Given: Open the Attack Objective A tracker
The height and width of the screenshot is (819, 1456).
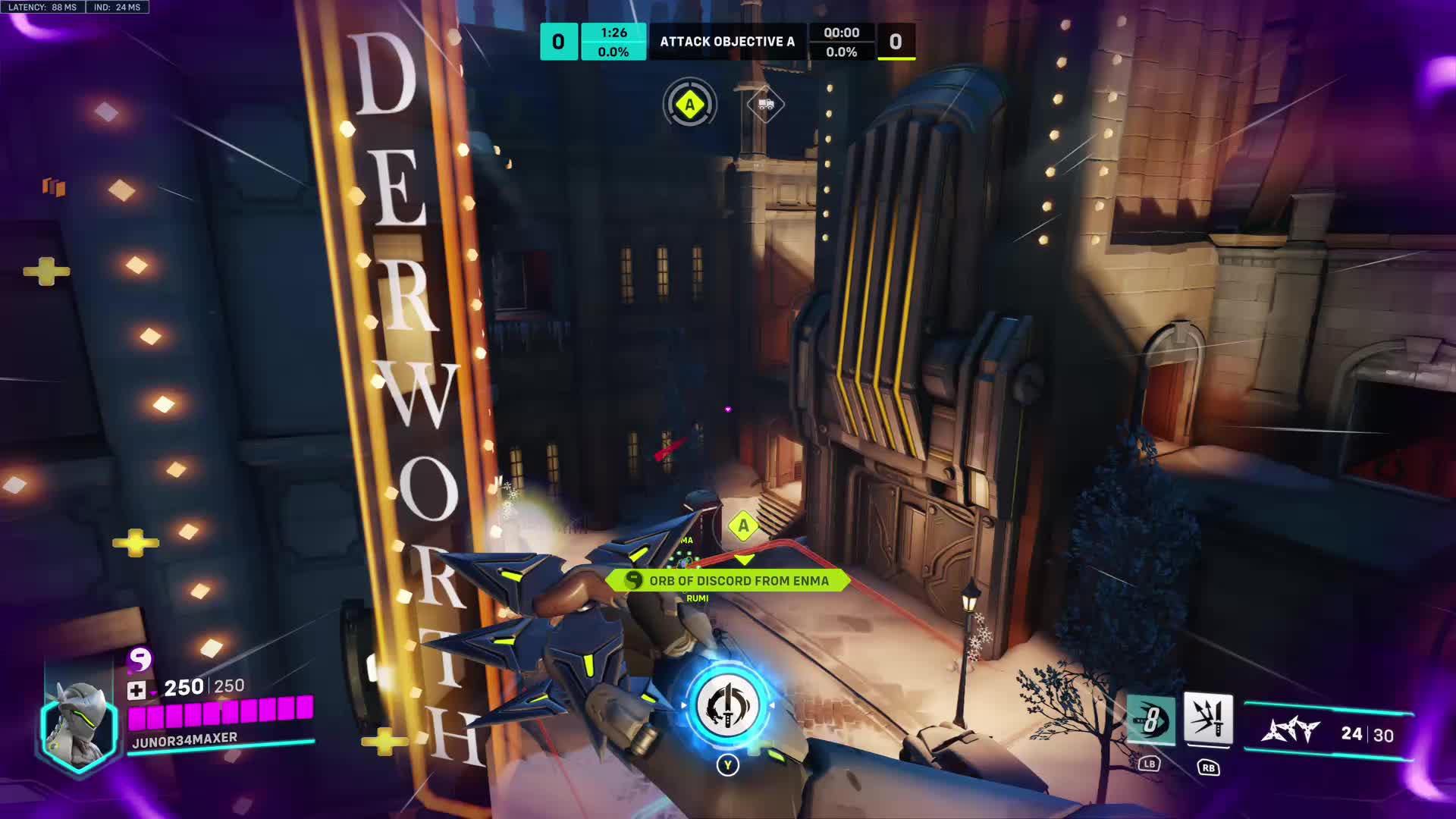Looking at the screenshot, I should [x=726, y=42].
